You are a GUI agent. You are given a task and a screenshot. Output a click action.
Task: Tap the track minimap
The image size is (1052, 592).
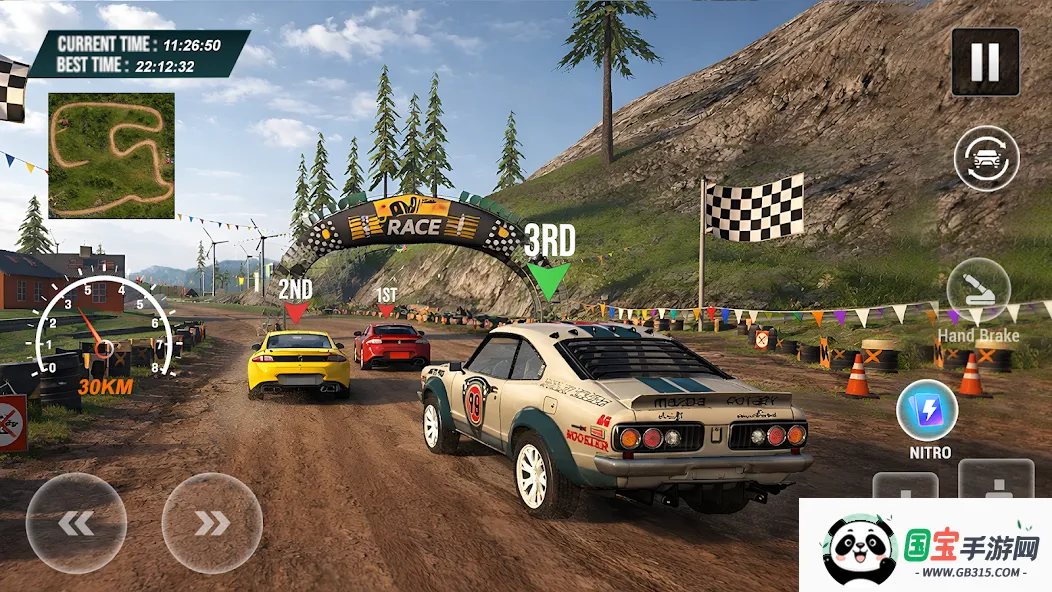[111, 155]
